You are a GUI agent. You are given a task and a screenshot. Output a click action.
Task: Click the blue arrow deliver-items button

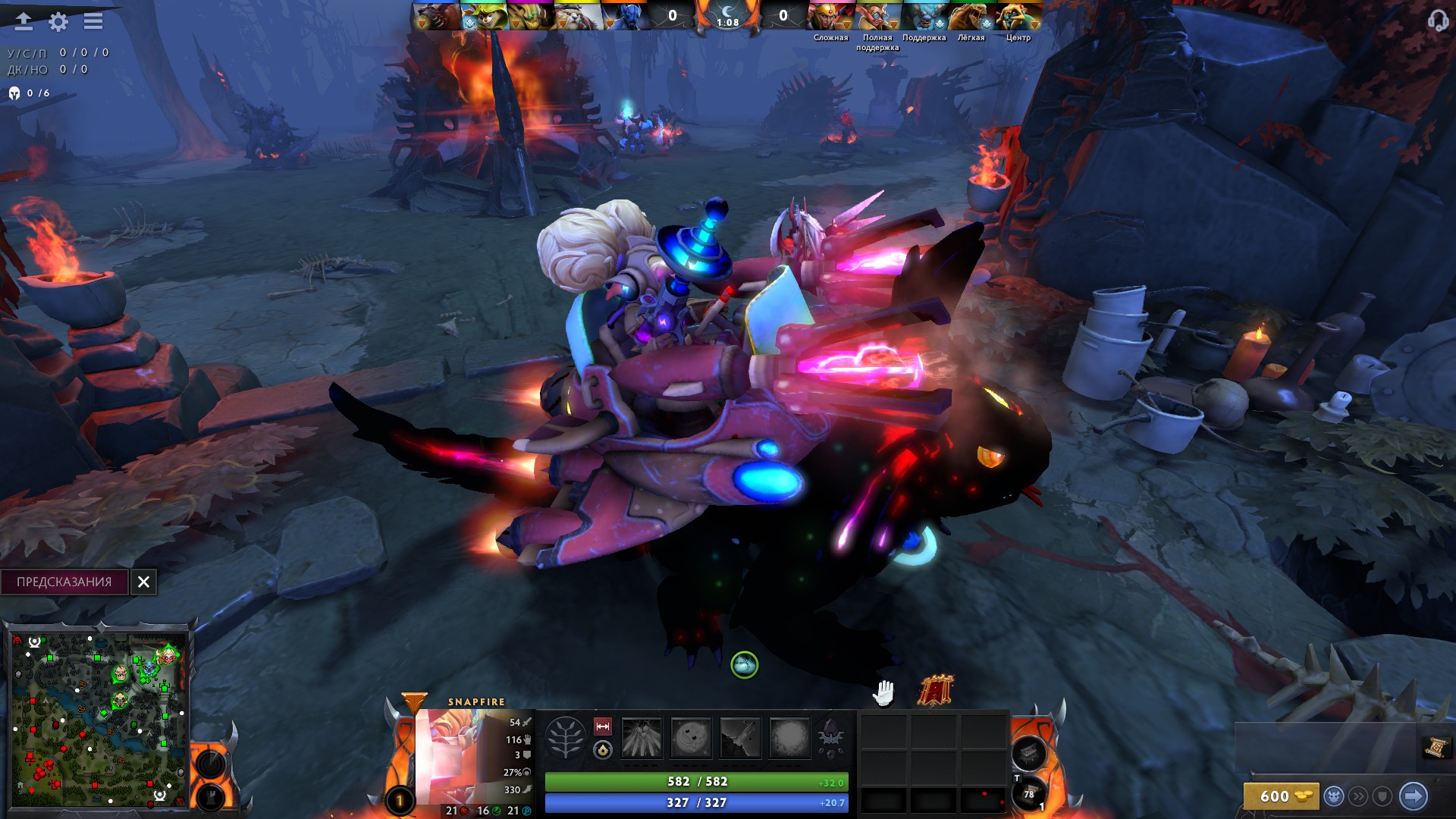[1413, 796]
